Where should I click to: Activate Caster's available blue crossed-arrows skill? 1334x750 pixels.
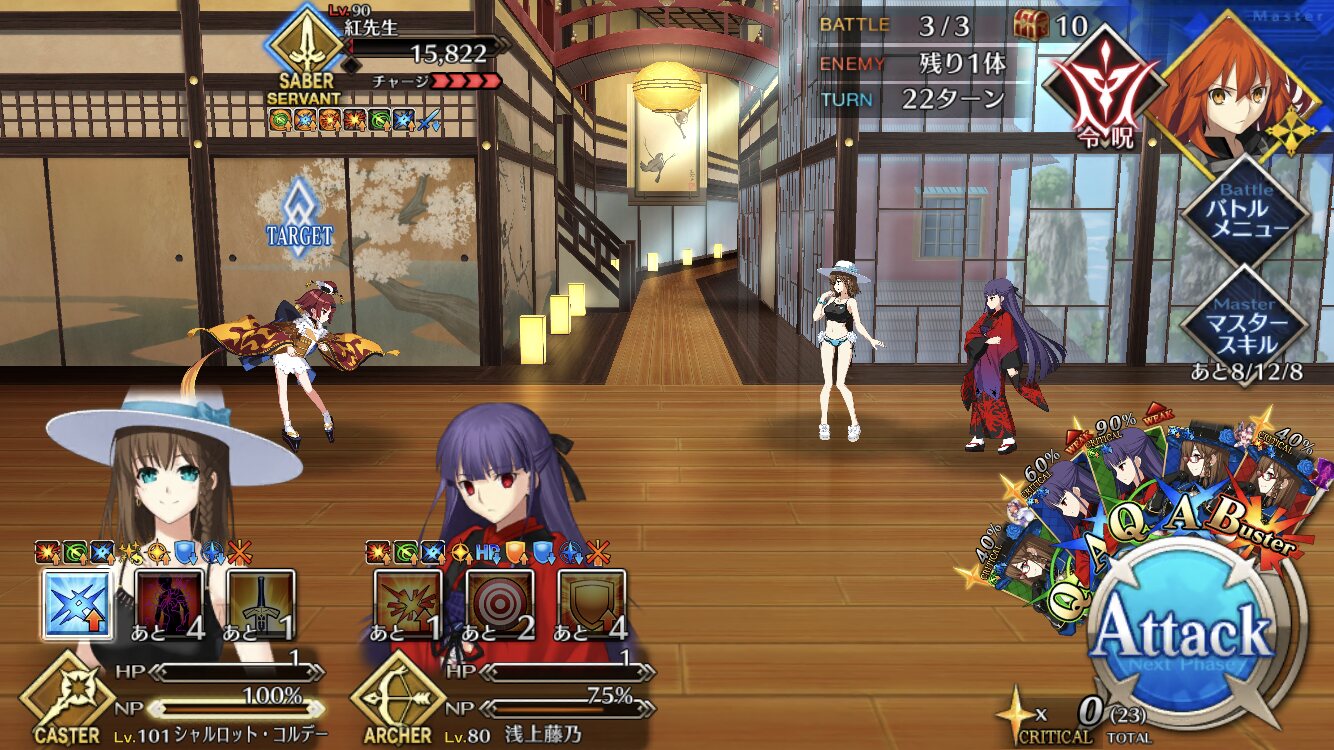pyautogui.click(x=77, y=603)
